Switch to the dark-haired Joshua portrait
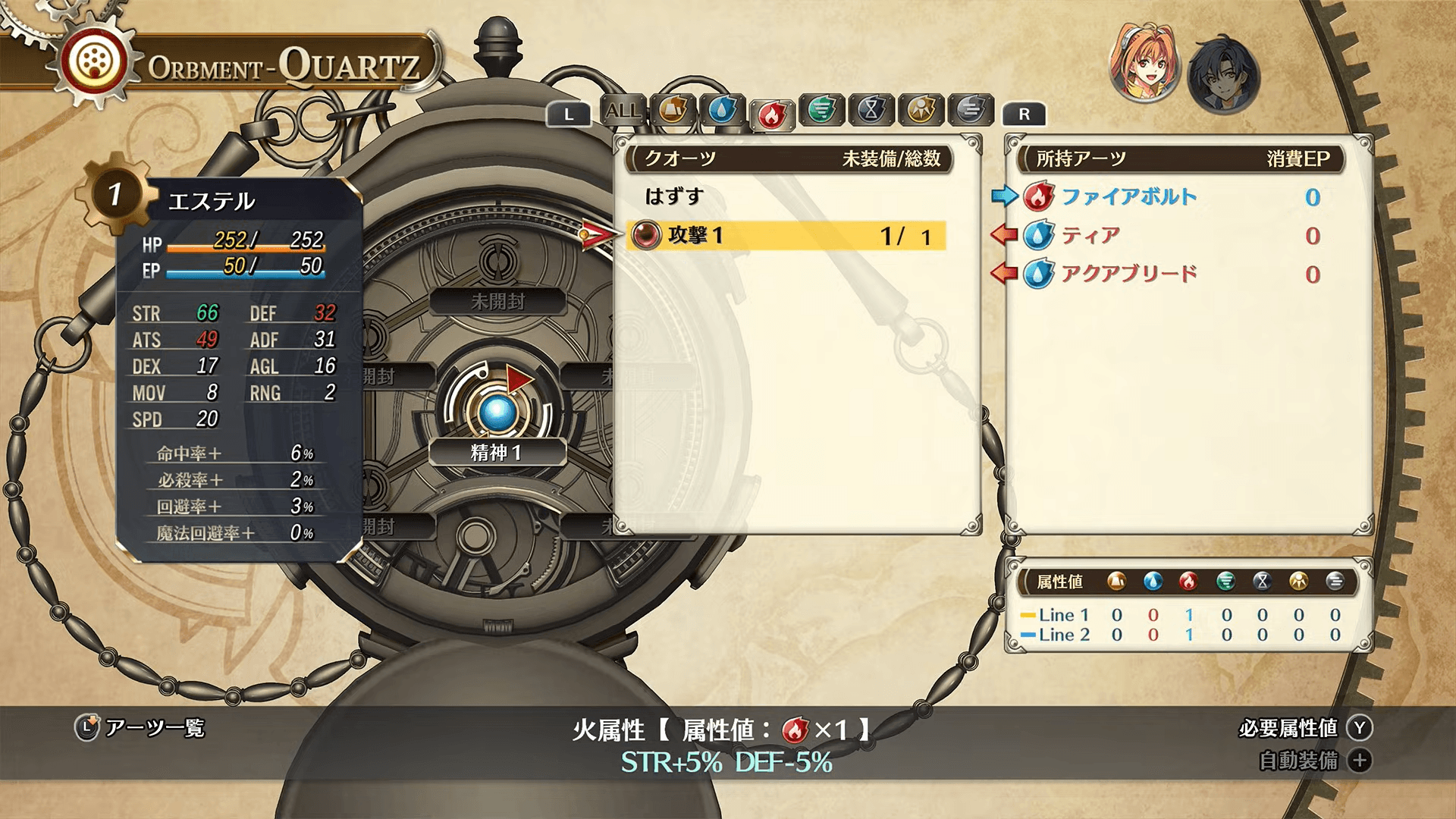 1222,76
